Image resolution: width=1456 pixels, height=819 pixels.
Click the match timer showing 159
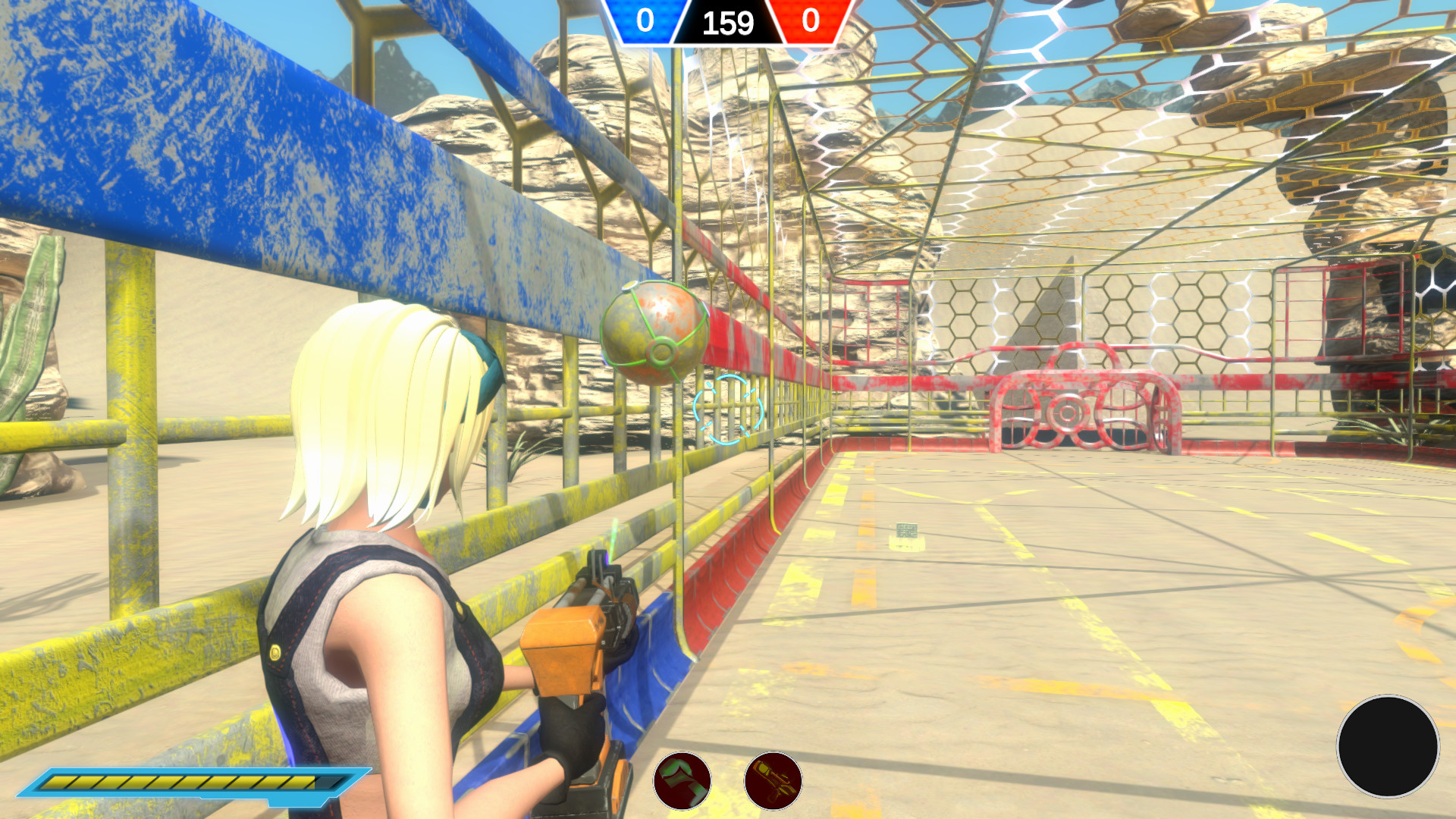coord(726,20)
